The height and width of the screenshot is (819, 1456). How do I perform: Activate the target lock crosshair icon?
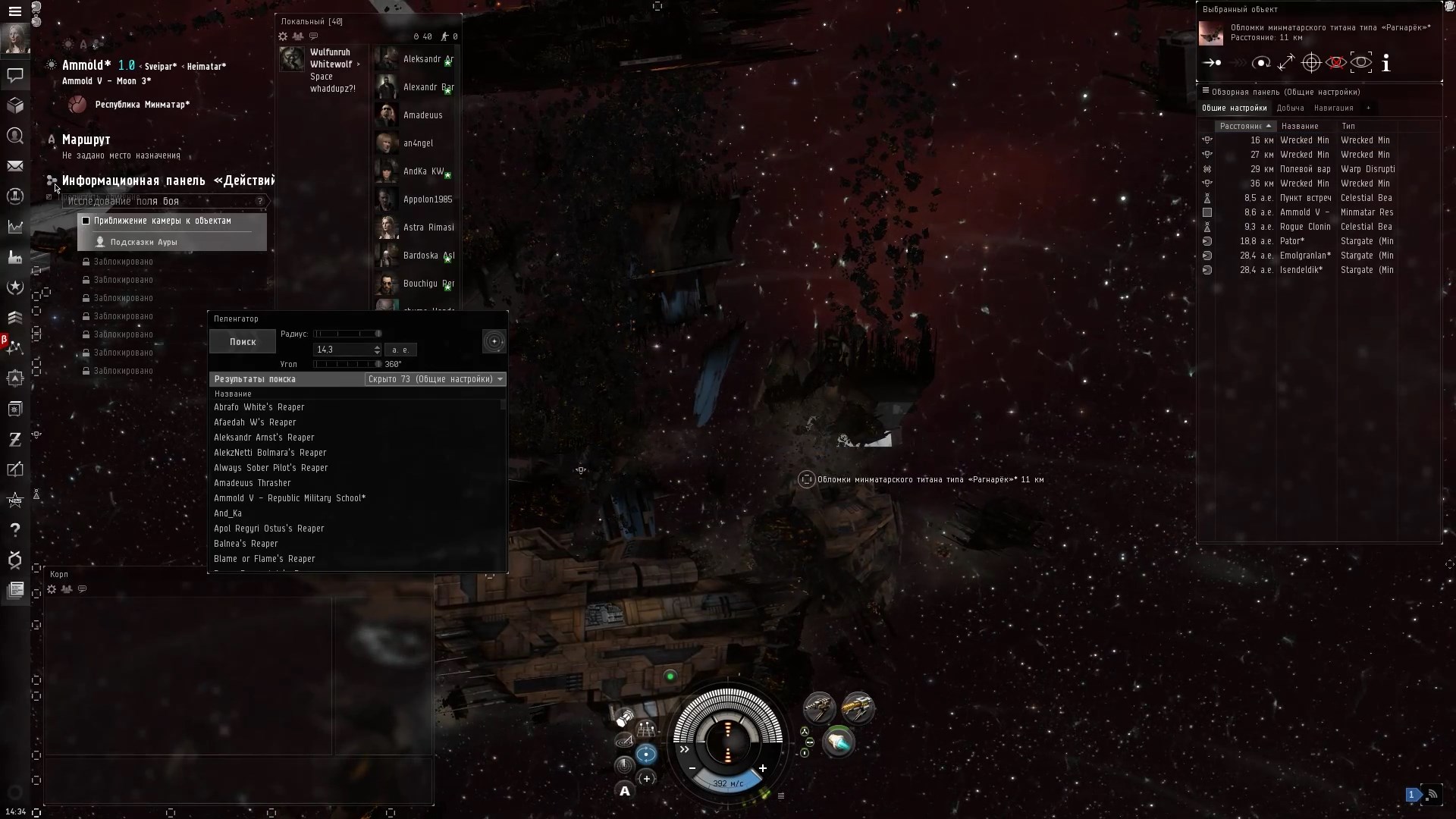coord(1311,63)
